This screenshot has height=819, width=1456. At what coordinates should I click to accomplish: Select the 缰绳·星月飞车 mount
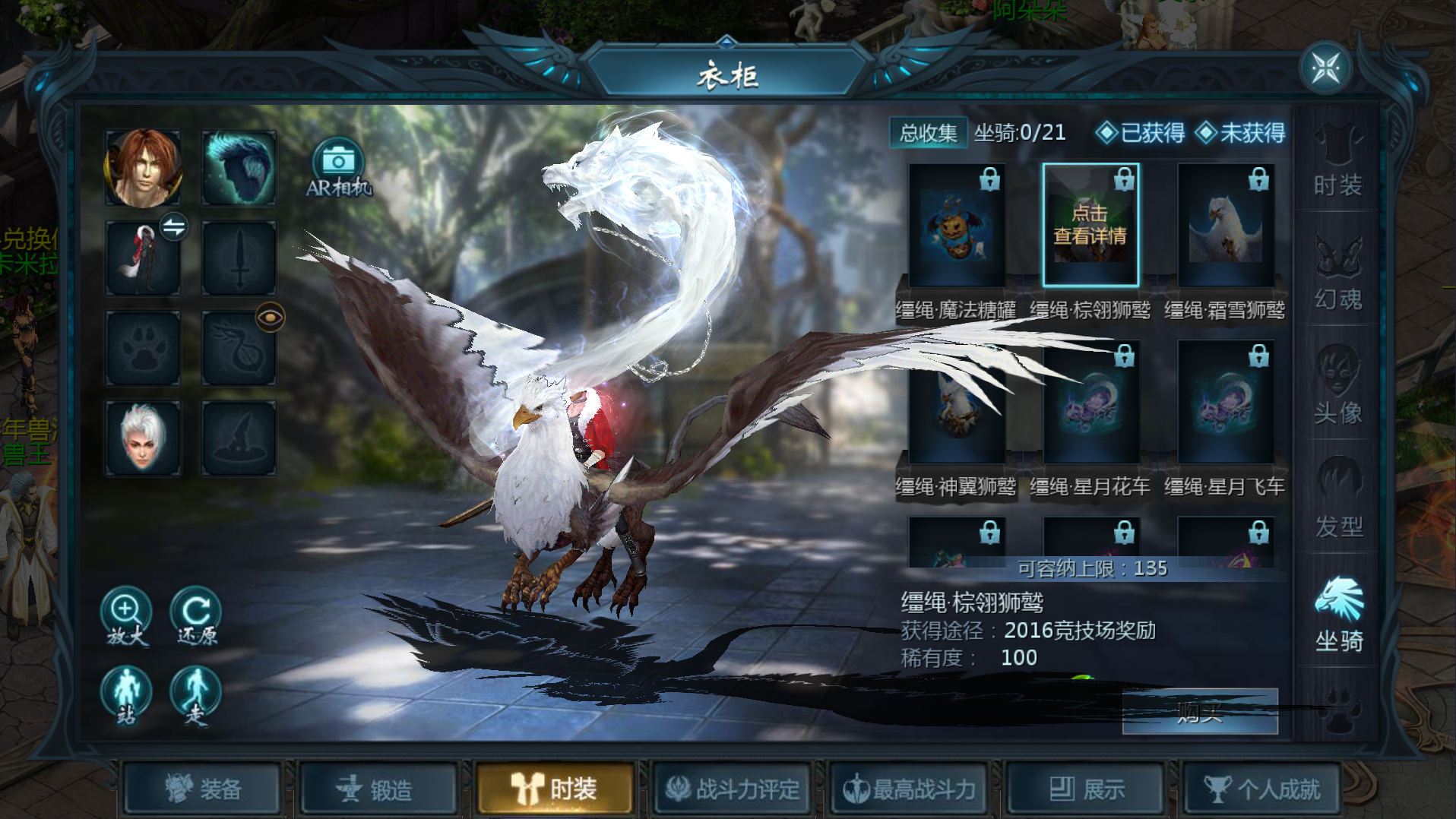(1225, 403)
